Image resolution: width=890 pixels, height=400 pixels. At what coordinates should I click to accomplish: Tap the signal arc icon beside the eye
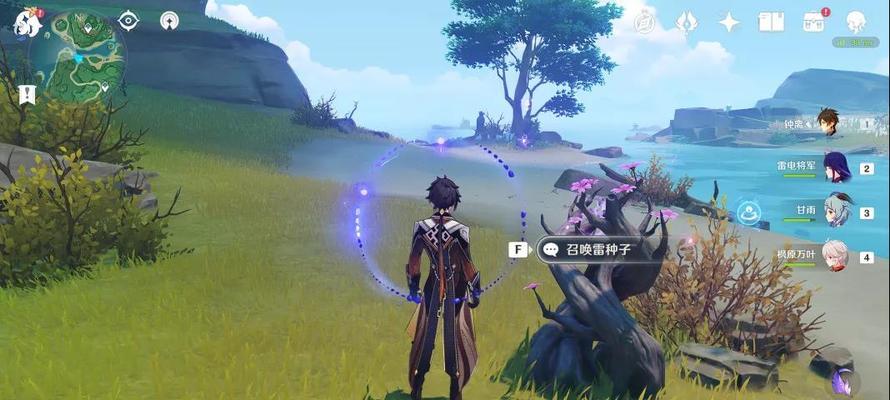tap(169, 20)
